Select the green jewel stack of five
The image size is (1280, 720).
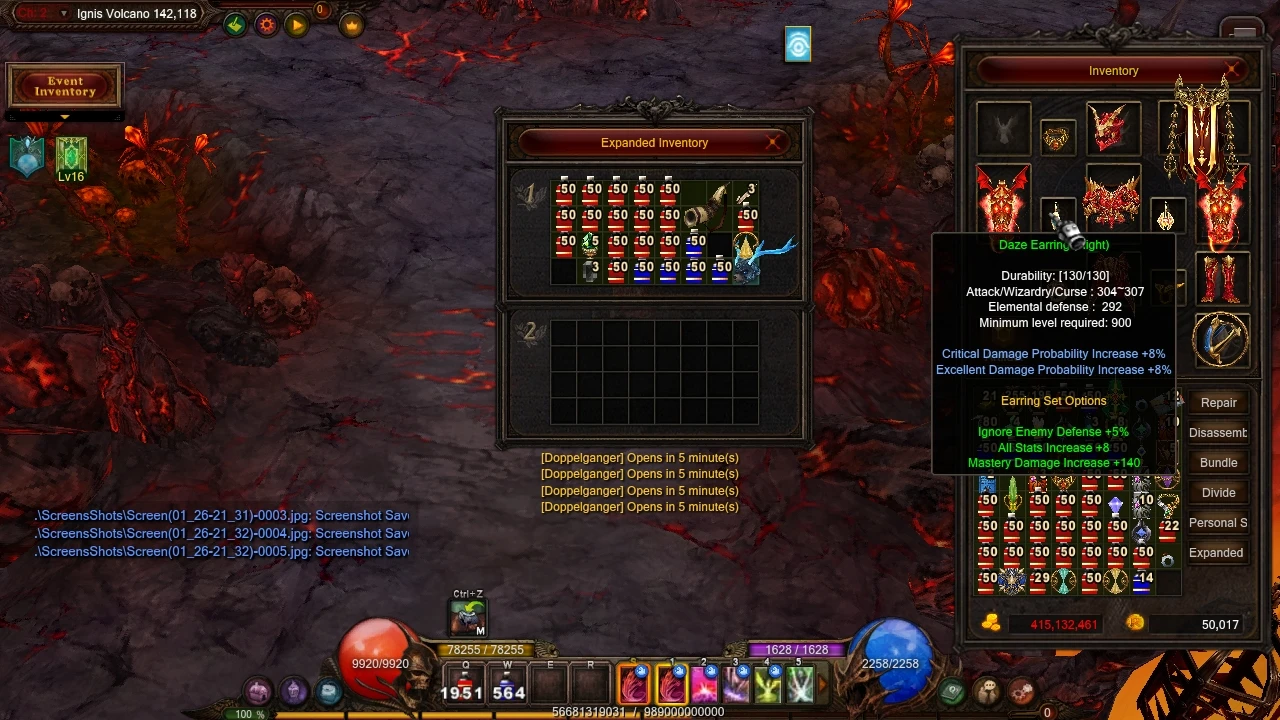click(x=590, y=242)
